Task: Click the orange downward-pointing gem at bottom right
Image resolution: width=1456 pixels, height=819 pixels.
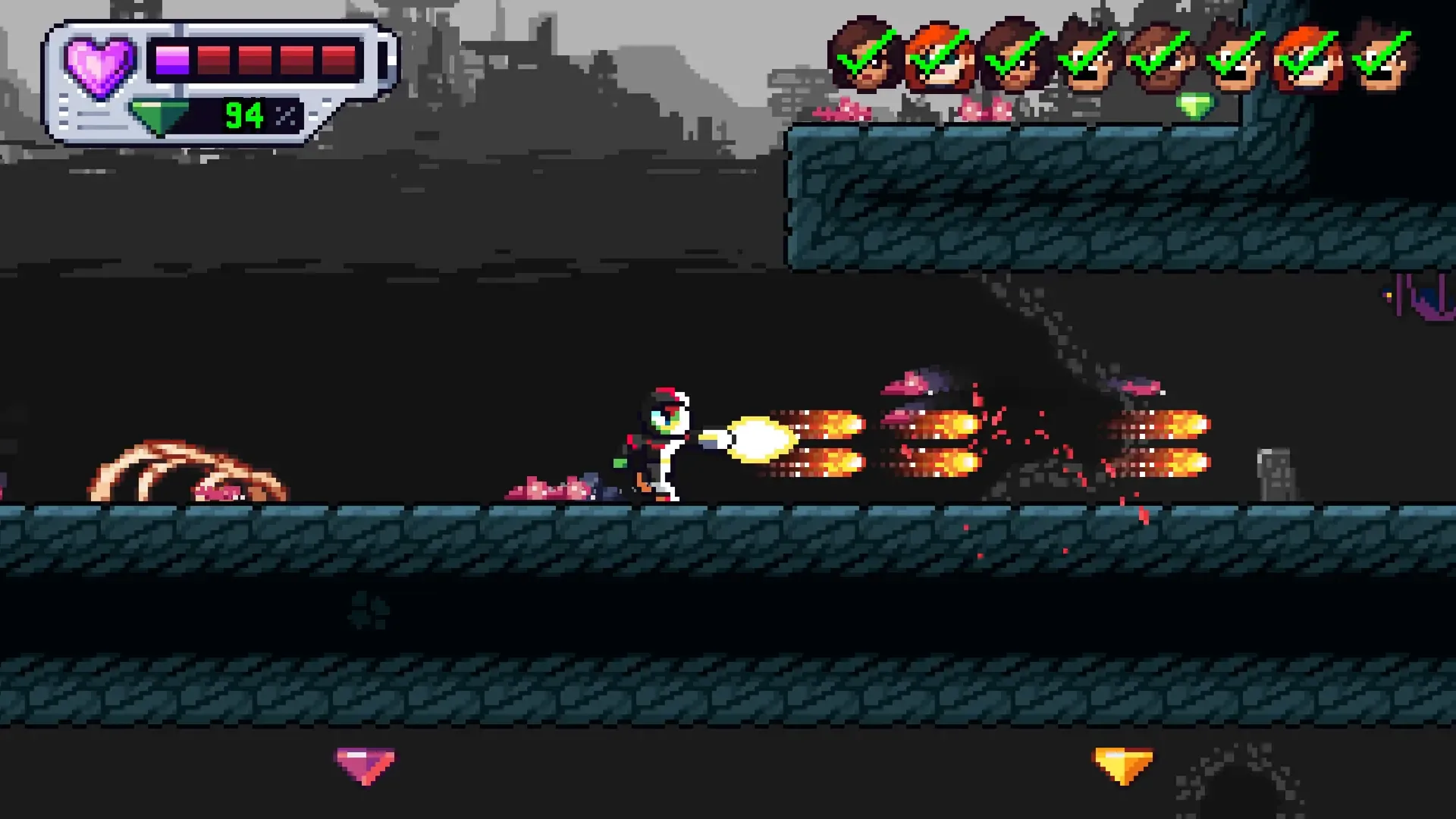Action: point(1122,766)
